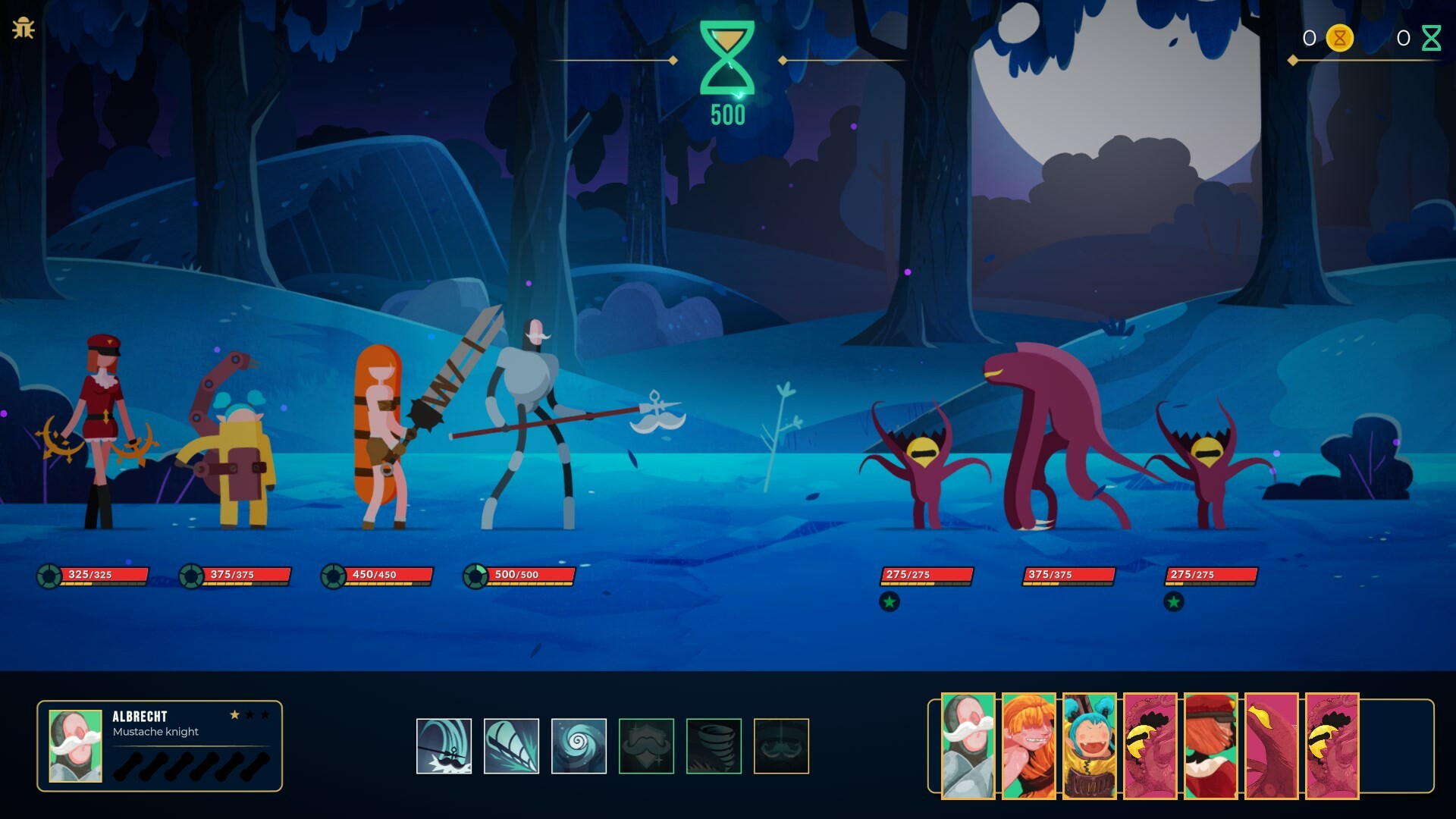Viewport: 1456px width, 819px height.
Task: Activate the swirling whirlpool spell icon
Action: (x=579, y=745)
